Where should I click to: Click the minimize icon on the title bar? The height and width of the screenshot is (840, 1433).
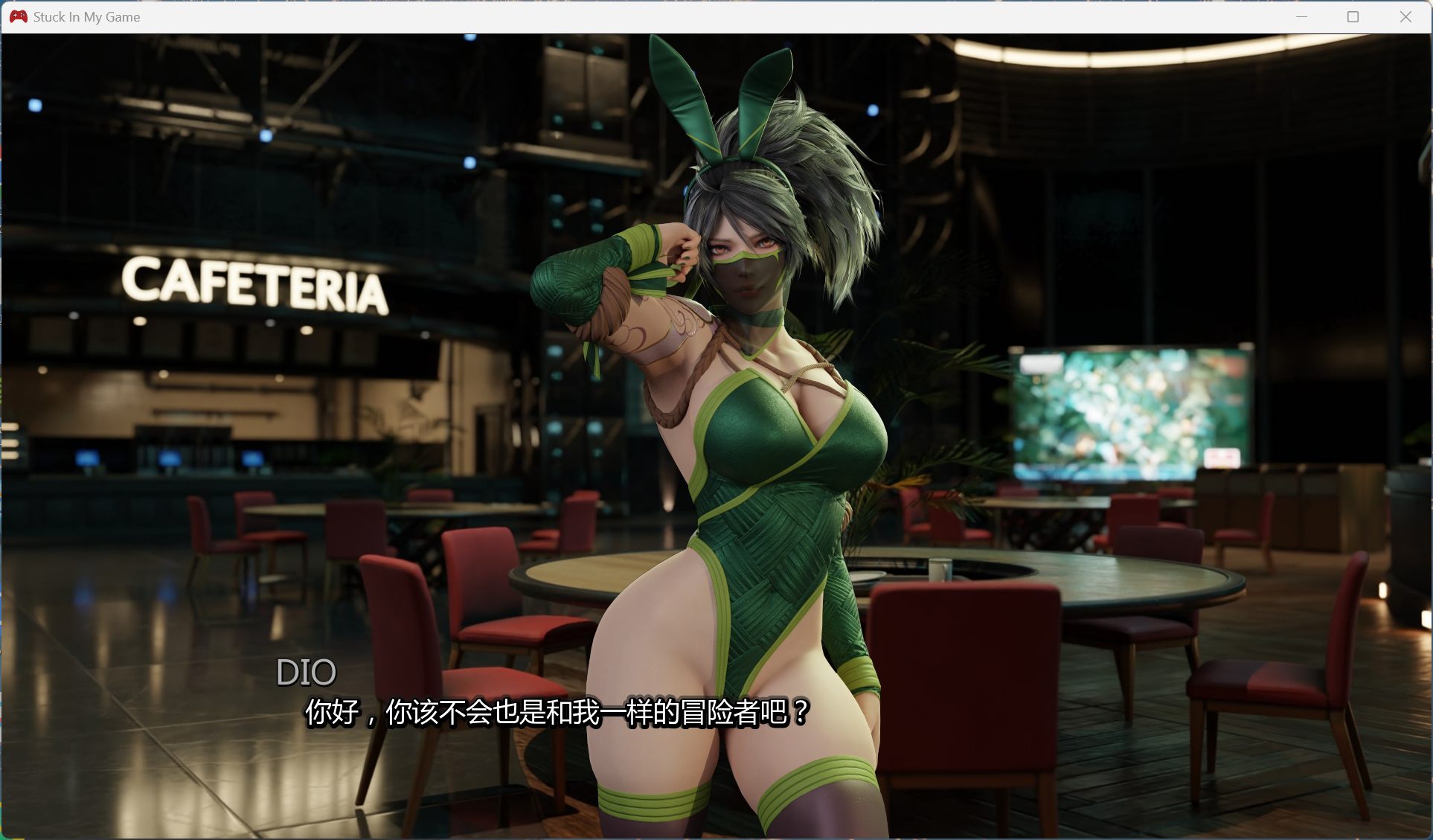pos(1301,16)
